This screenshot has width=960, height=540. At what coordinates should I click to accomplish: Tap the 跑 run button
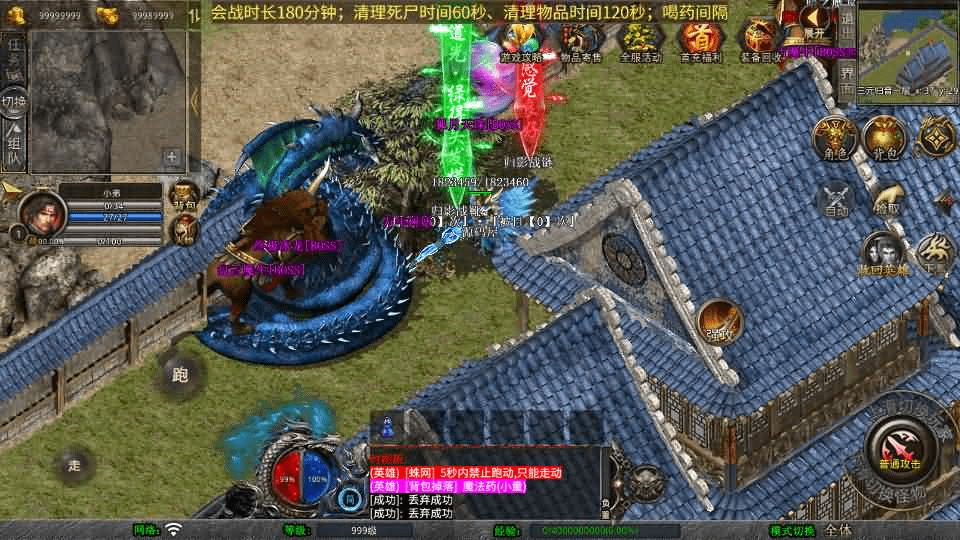(180, 375)
